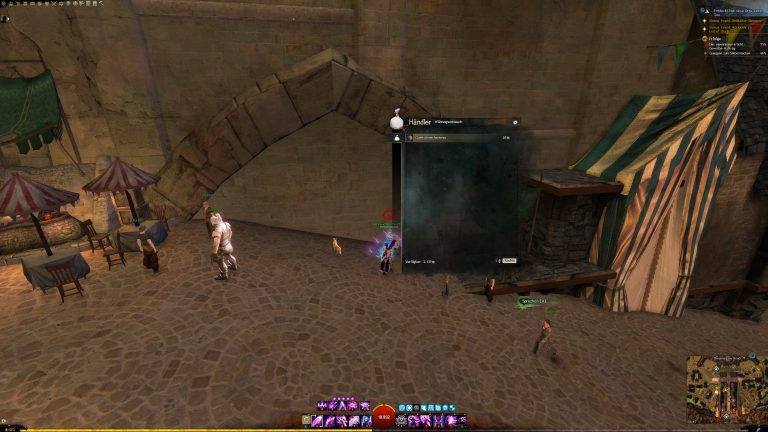Activate the last skill on the right of the bar
The height and width of the screenshot is (432, 768).
(x=462, y=421)
